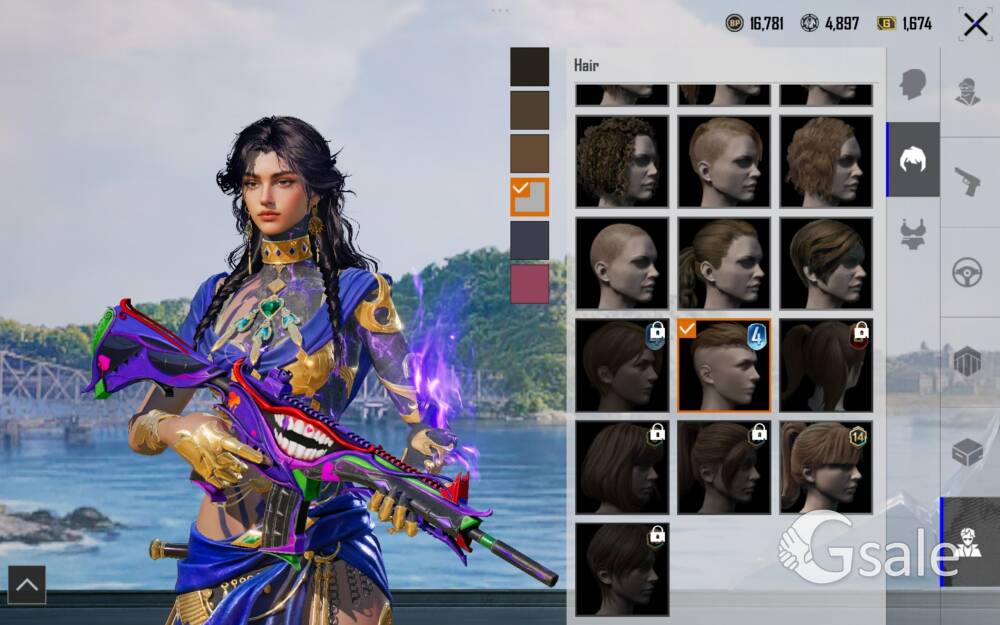Pick the ponytail with bangs hairstyle marked 14
Viewport: 1000px width, 625px height.
(x=826, y=466)
